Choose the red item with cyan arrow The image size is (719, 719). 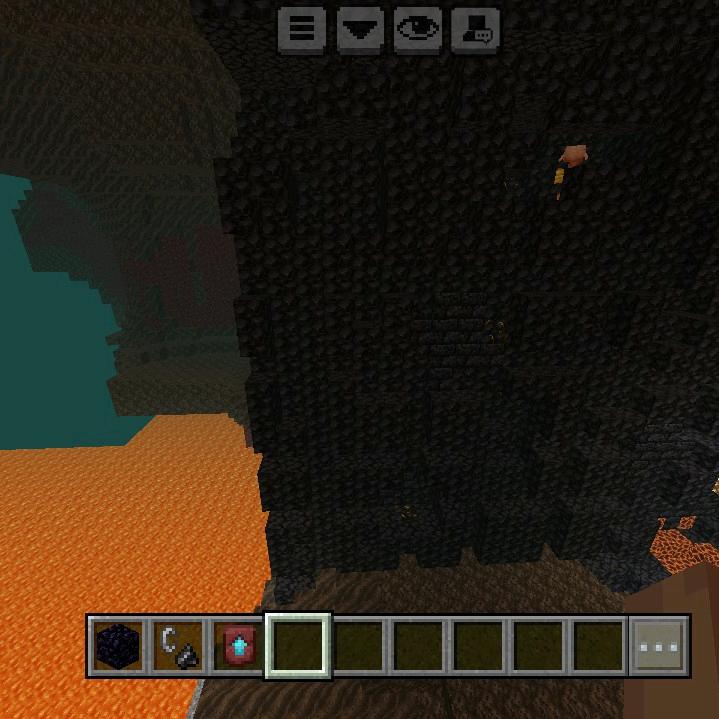(x=239, y=645)
